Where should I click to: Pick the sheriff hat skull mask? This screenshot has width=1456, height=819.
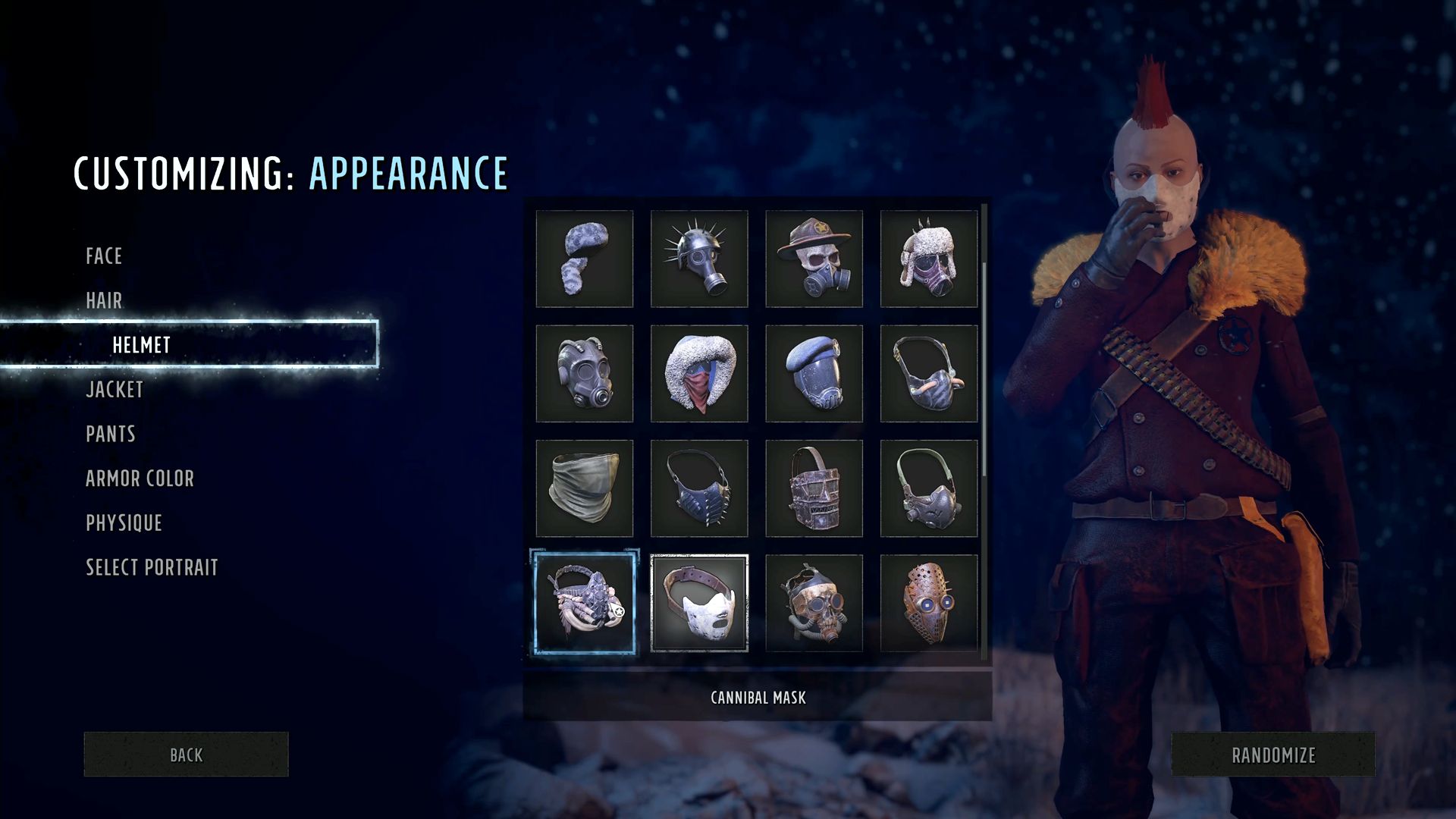tap(814, 259)
